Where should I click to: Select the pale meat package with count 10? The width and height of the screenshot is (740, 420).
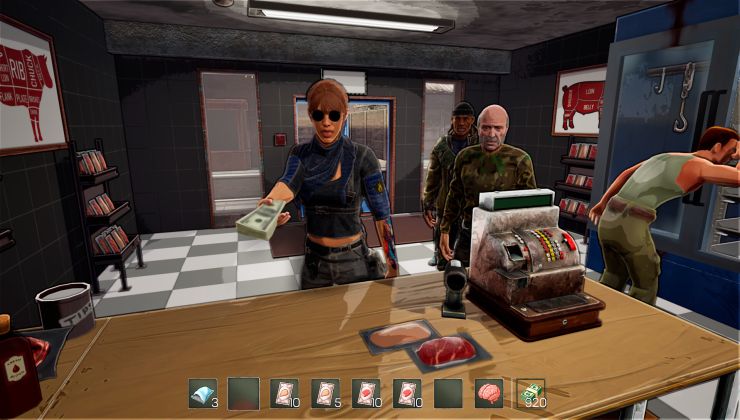coord(285,393)
